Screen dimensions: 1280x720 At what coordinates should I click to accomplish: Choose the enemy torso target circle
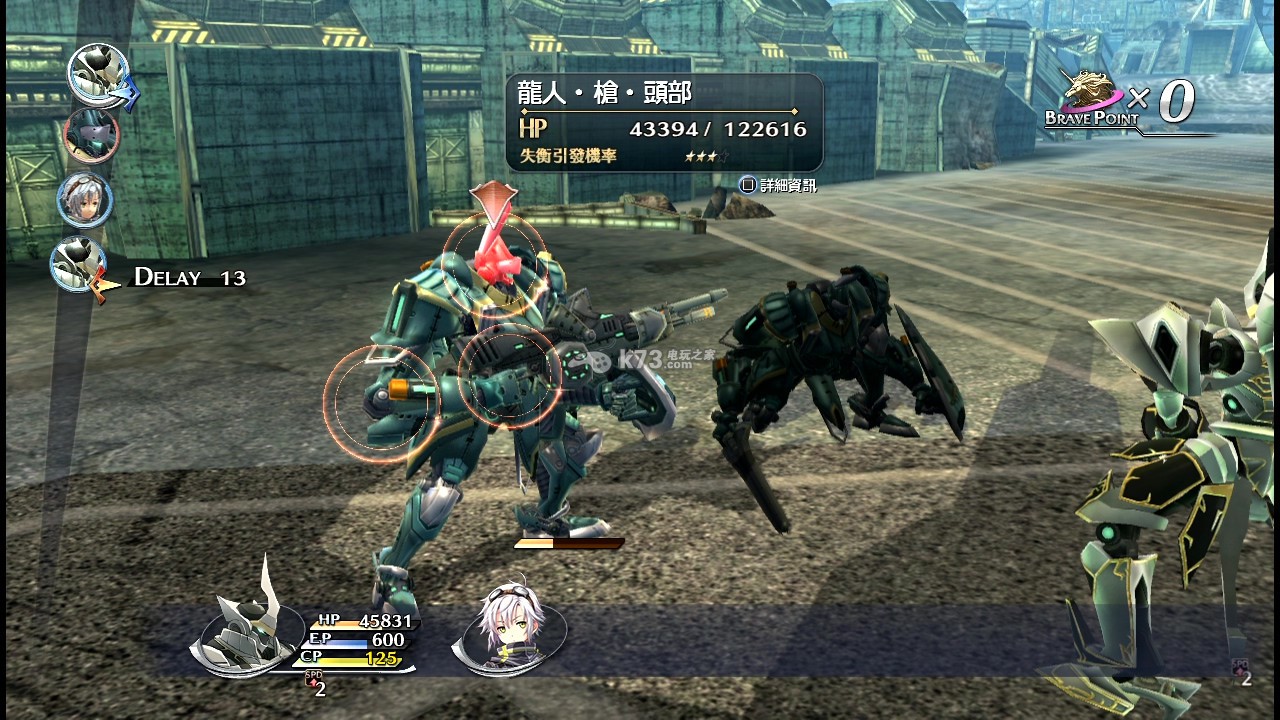[x=509, y=375]
